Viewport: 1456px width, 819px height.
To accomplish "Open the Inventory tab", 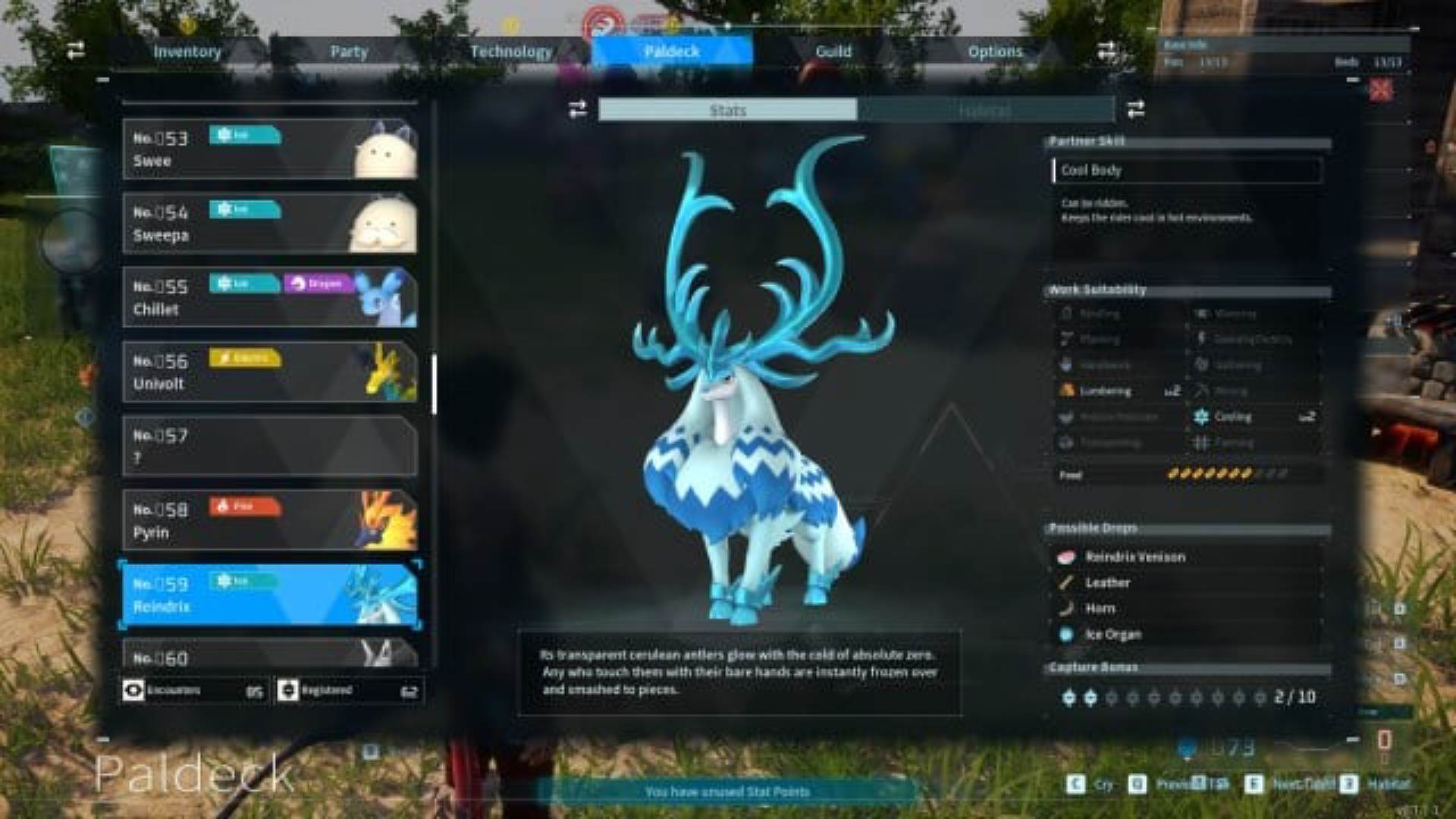I will pyautogui.click(x=187, y=52).
